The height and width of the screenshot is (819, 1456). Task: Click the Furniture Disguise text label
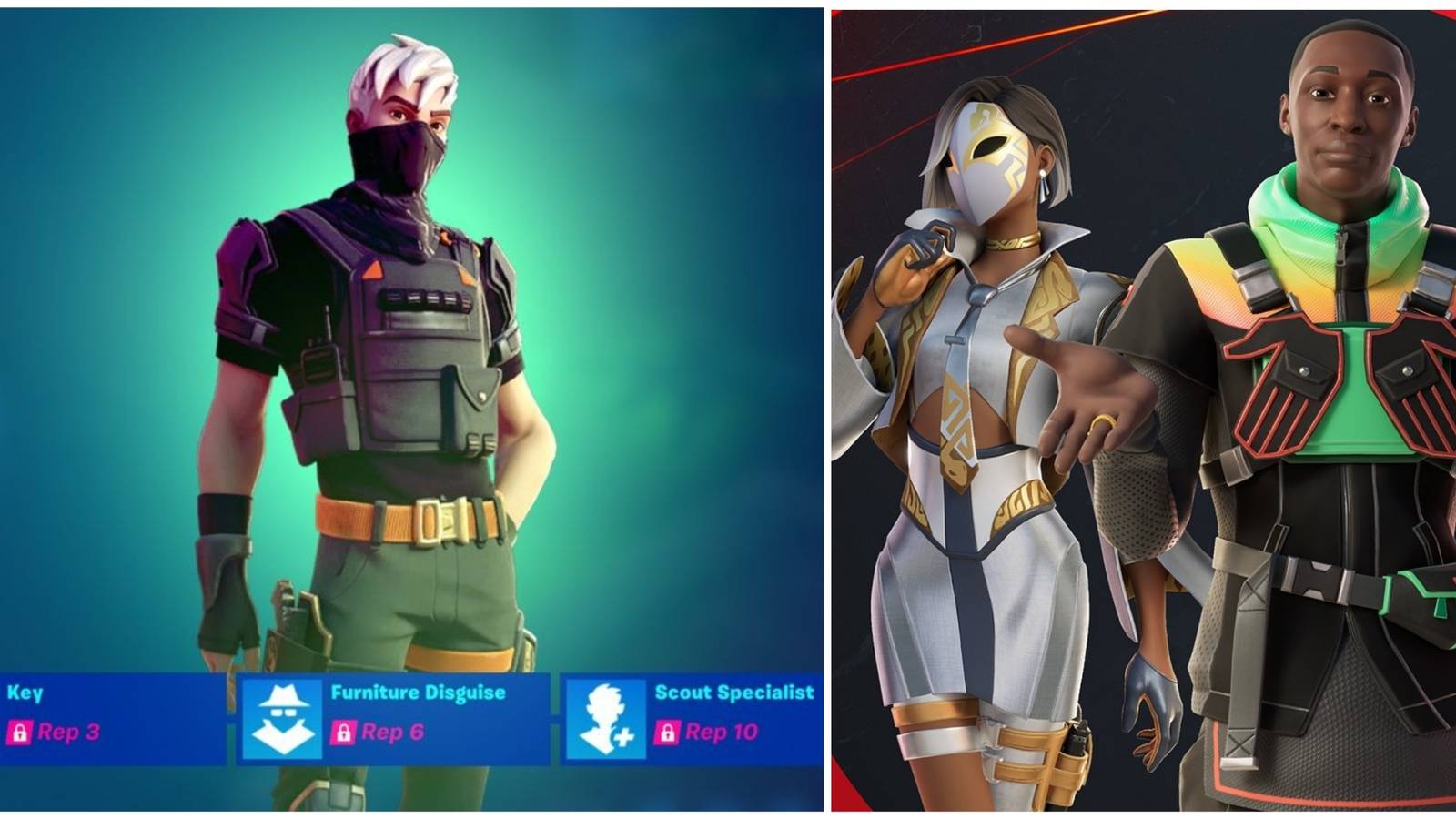[417, 693]
